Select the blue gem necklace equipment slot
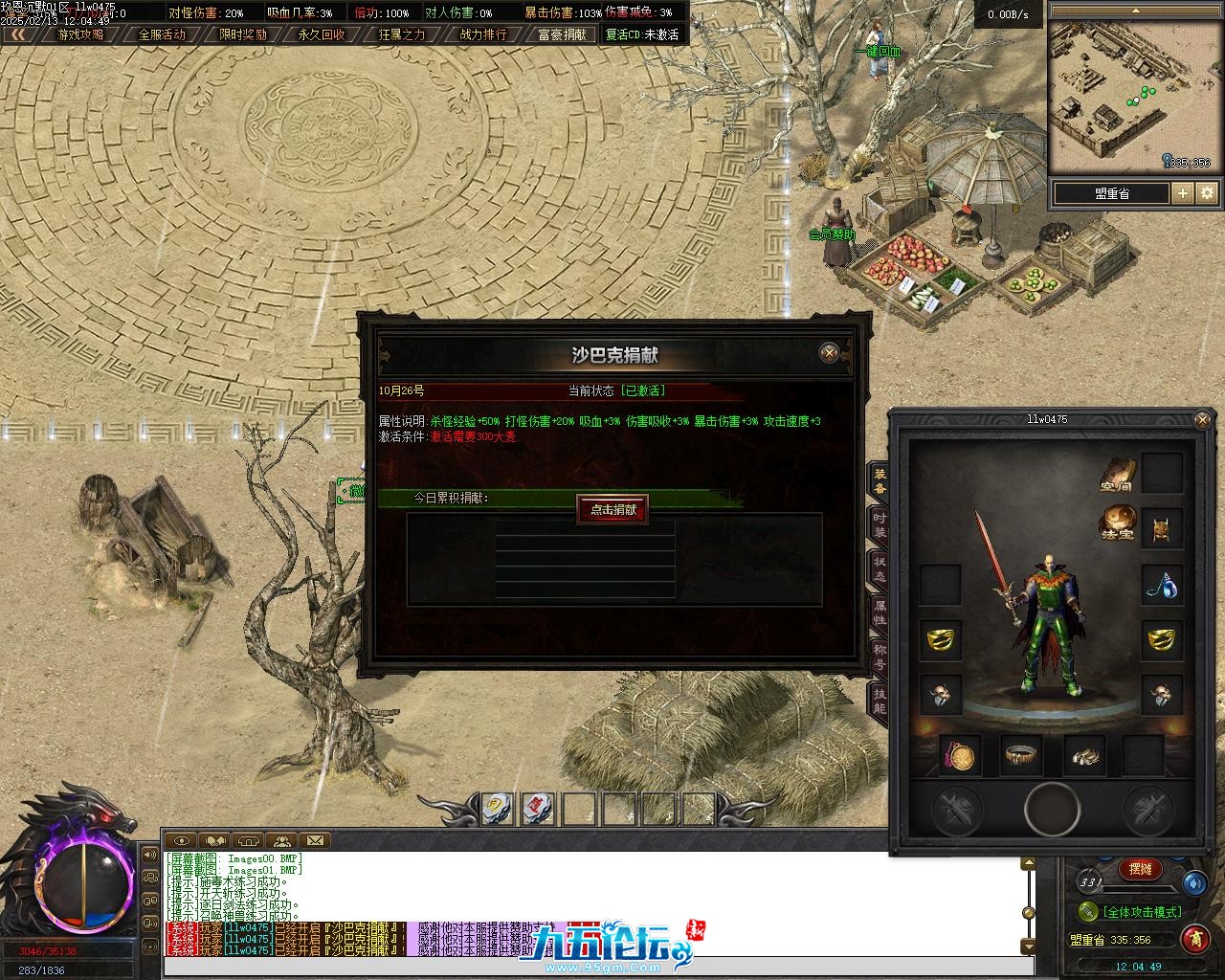 point(1162,584)
